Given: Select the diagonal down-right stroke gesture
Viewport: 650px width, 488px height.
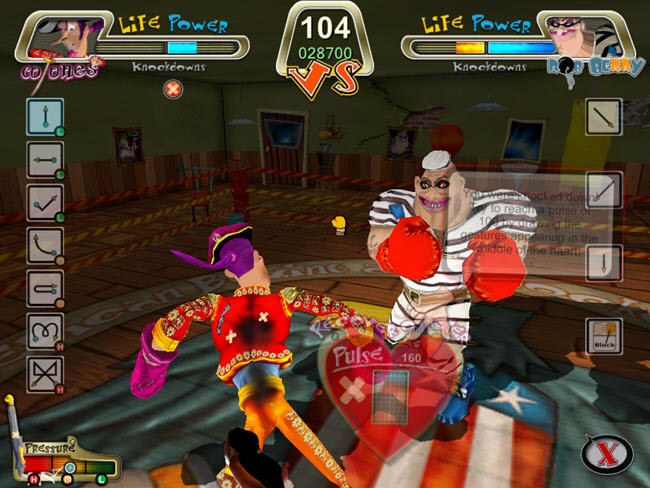Looking at the screenshot, I should (604, 117).
